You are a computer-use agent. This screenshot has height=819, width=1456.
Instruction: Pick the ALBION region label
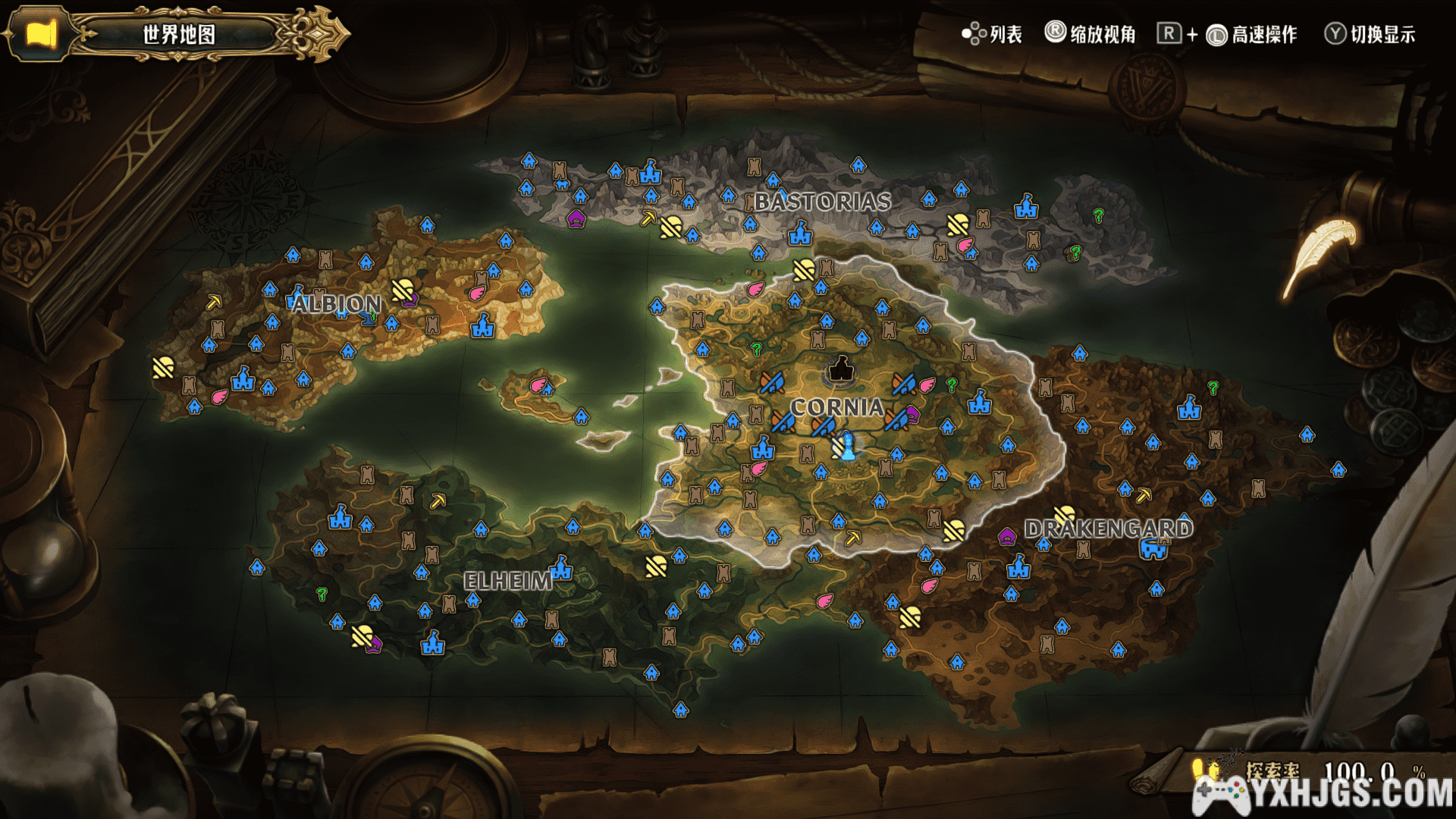point(336,304)
